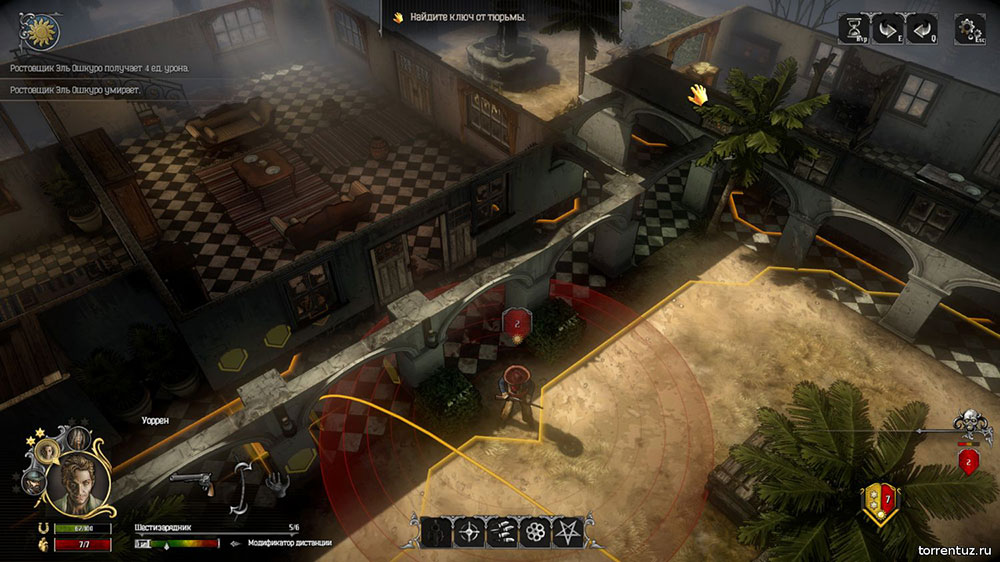This screenshot has width=1000, height=562.
Task: Choose the revolver cylinder reload ability
Action: coord(537,532)
